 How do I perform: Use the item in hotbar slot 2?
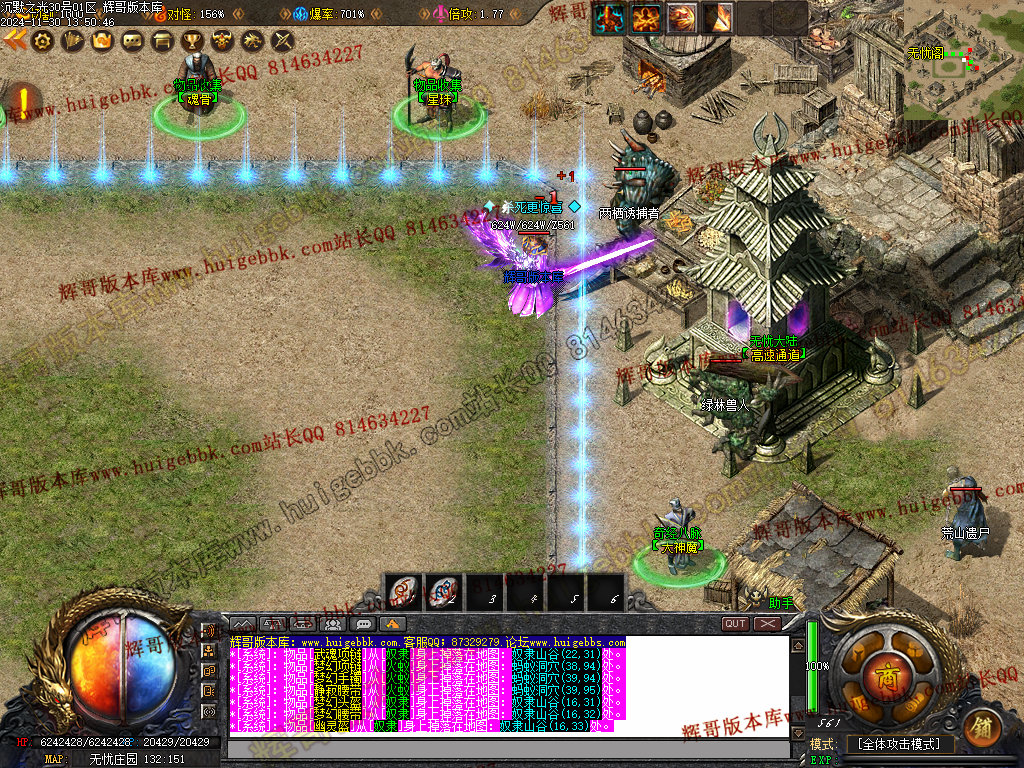tap(443, 592)
